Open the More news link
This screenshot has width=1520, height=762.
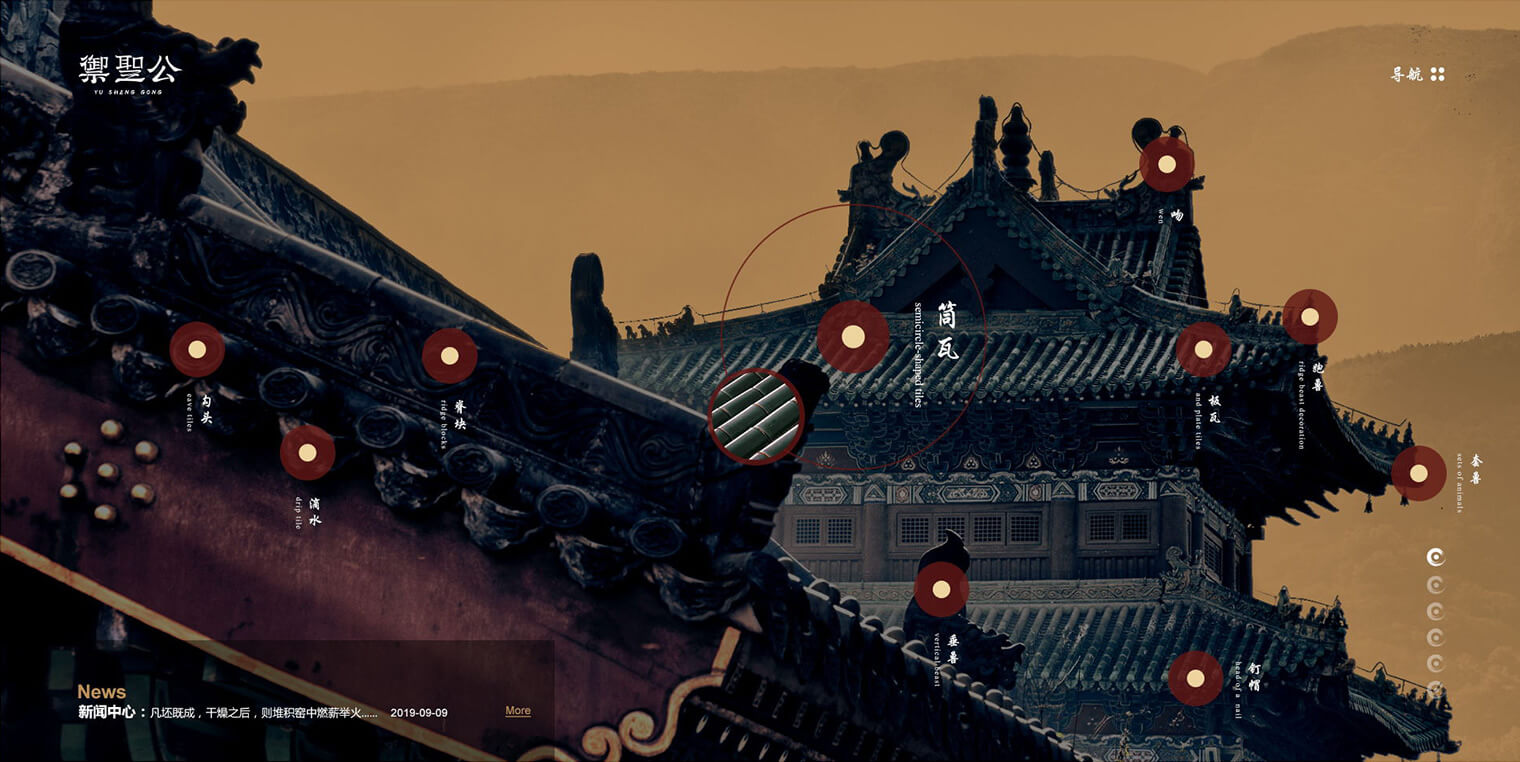click(518, 711)
